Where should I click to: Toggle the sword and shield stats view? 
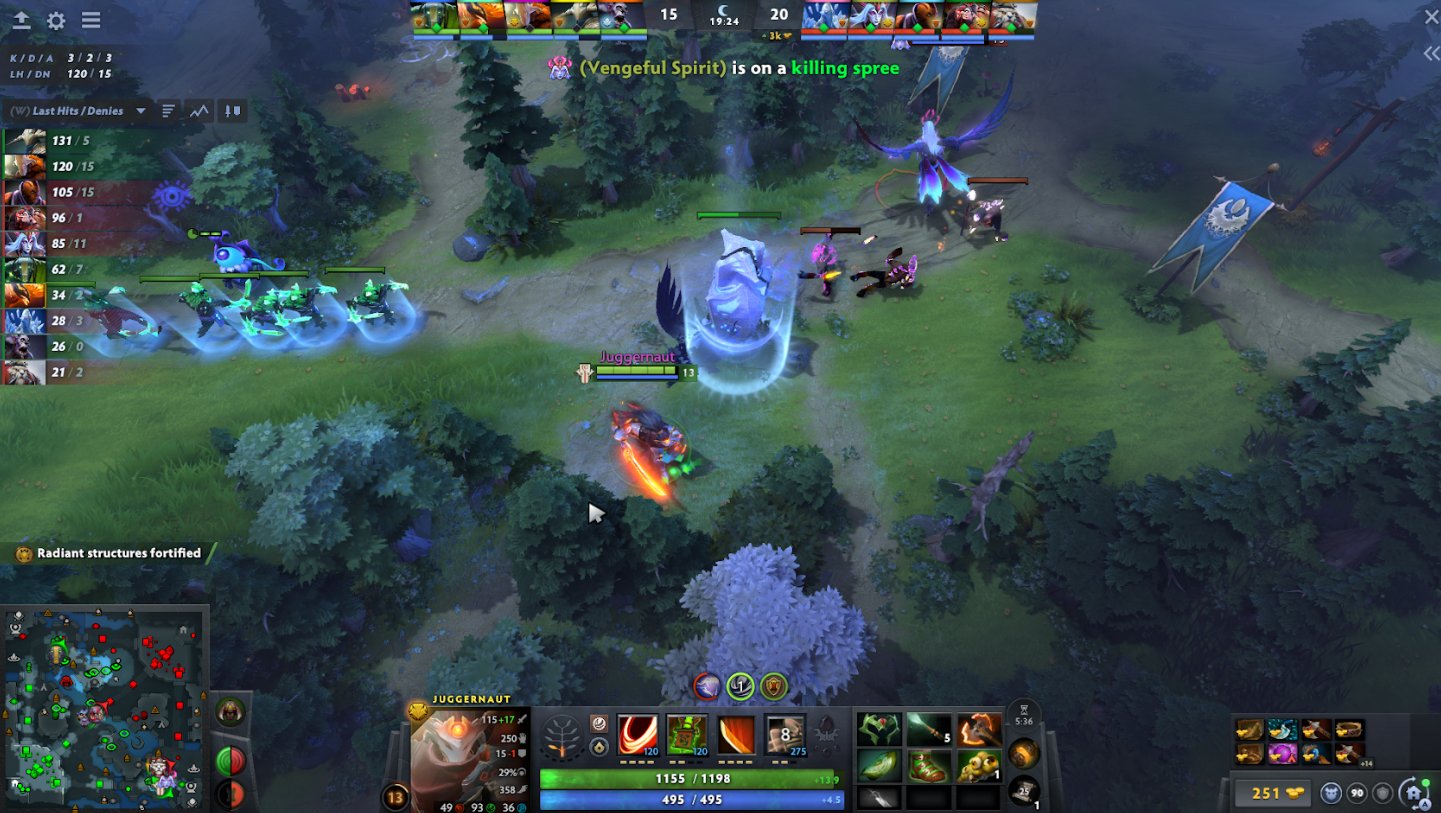click(232, 111)
